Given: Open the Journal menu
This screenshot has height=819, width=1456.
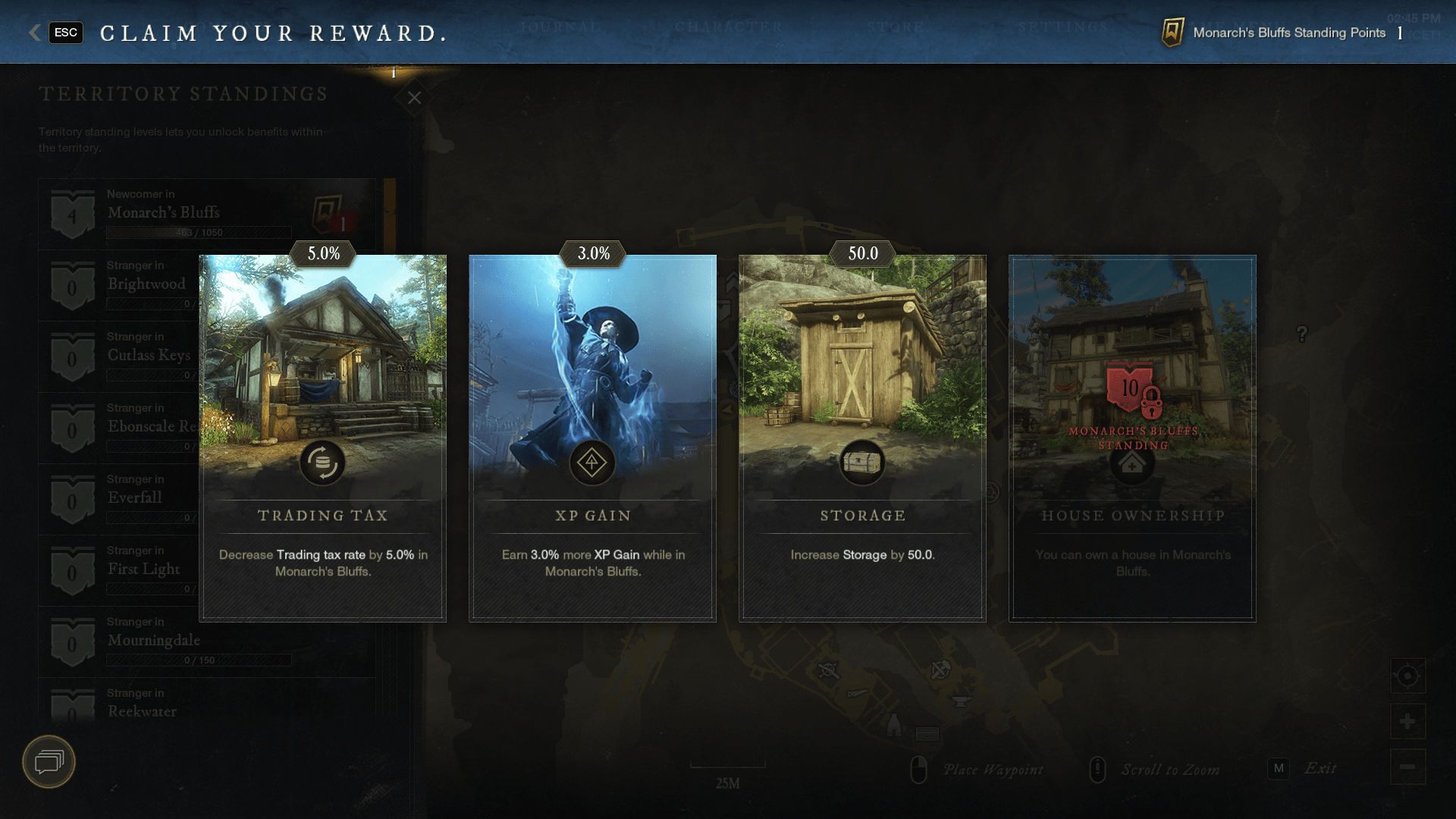Looking at the screenshot, I should point(559,28).
